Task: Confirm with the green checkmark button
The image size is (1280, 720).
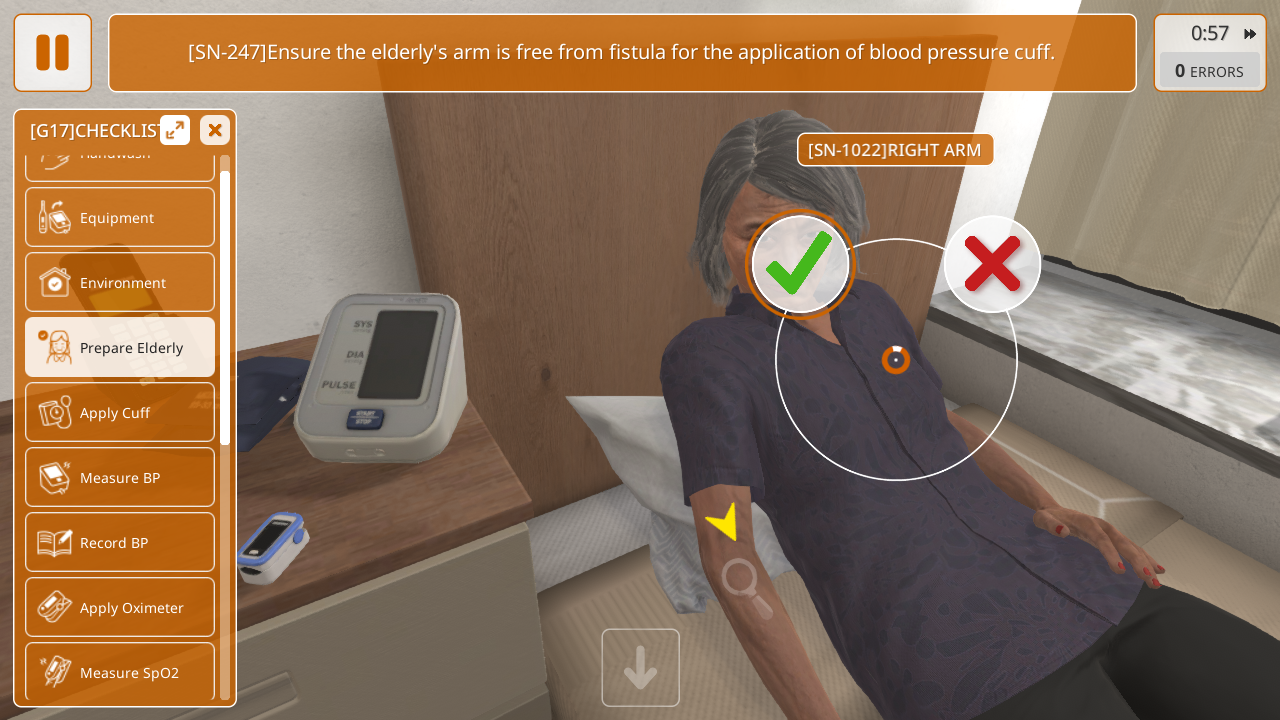Action: (800, 265)
